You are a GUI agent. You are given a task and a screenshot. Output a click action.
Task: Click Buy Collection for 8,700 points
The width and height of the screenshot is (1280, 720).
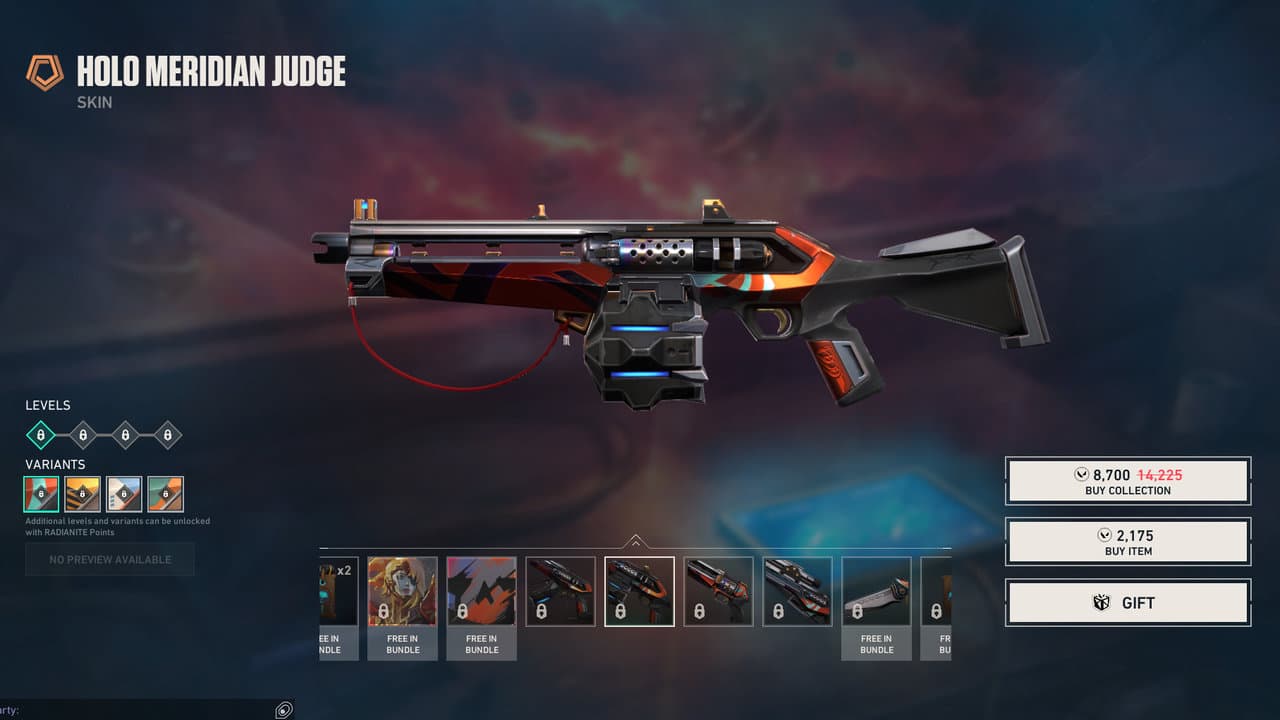pos(1128,481)
